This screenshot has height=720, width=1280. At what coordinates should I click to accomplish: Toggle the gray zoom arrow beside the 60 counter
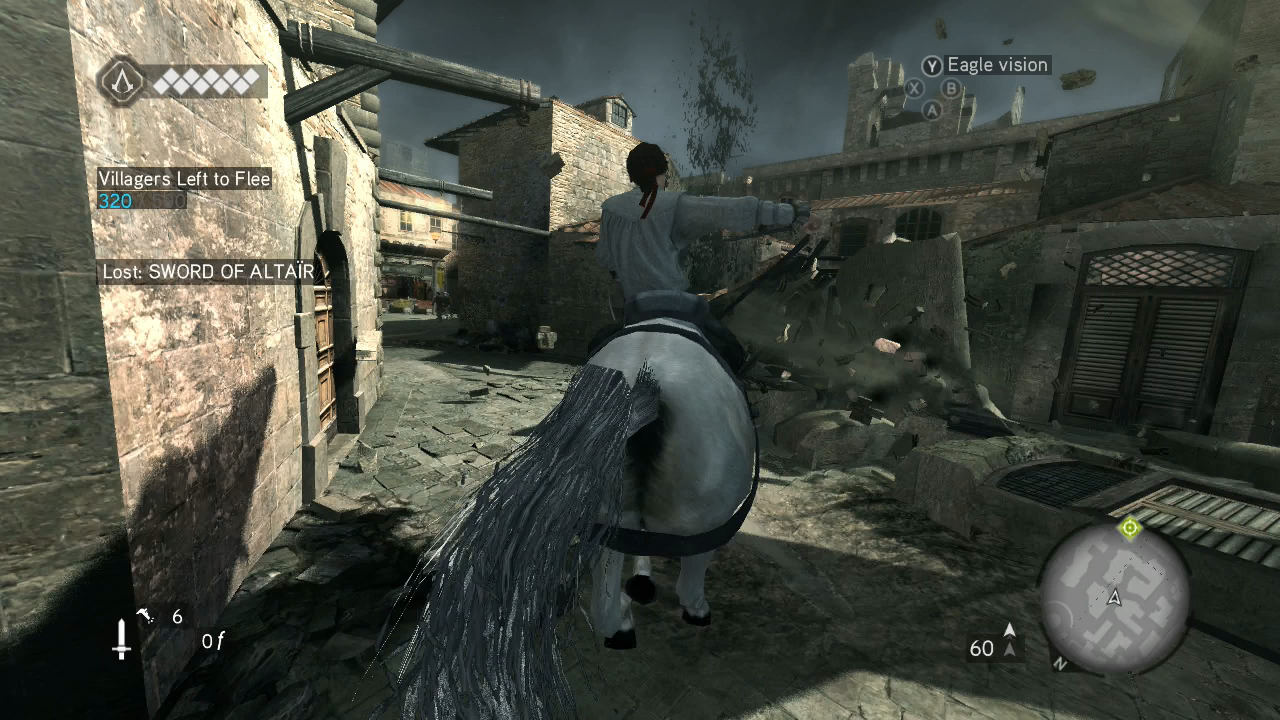[x=1010, y=649]
